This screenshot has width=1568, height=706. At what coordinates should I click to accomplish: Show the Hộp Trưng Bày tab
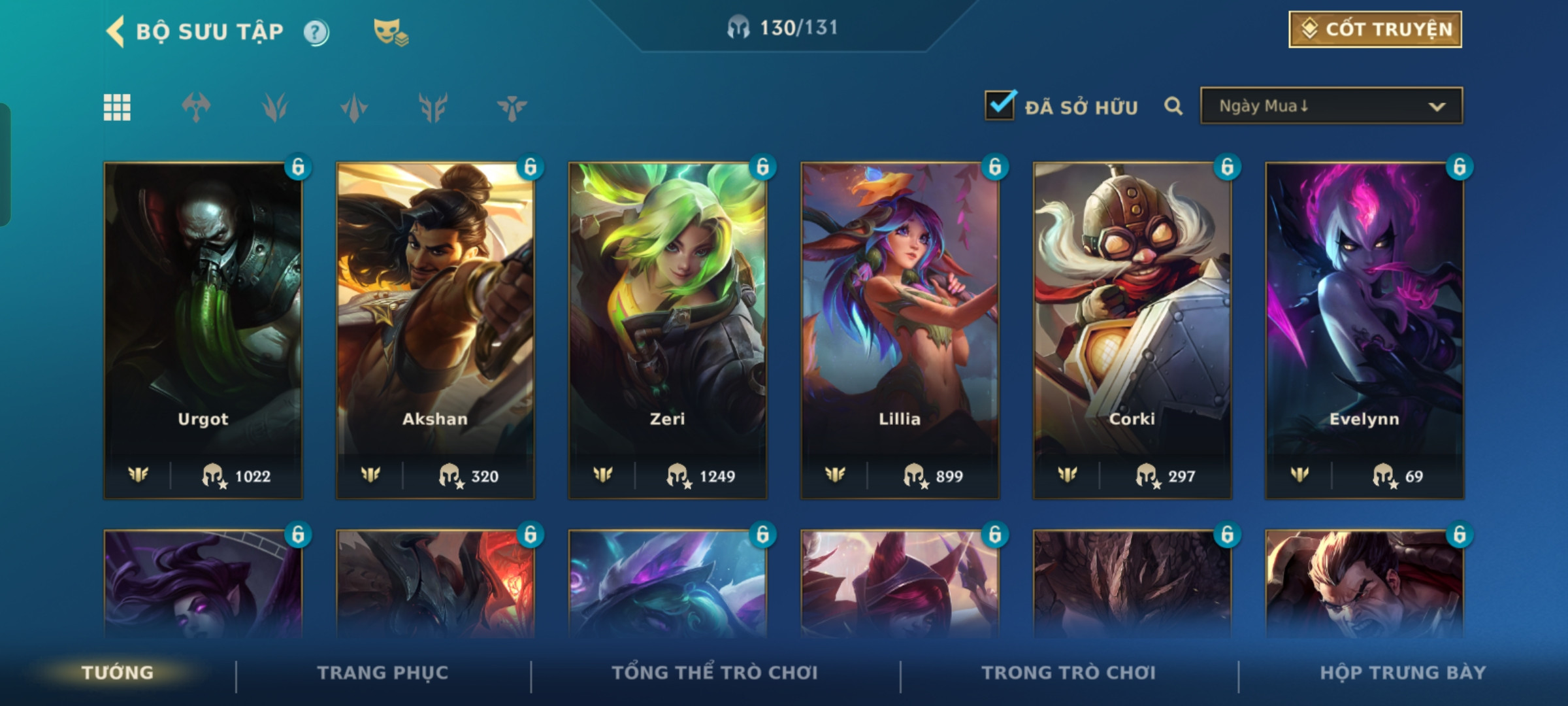[x=1403, y=673]
